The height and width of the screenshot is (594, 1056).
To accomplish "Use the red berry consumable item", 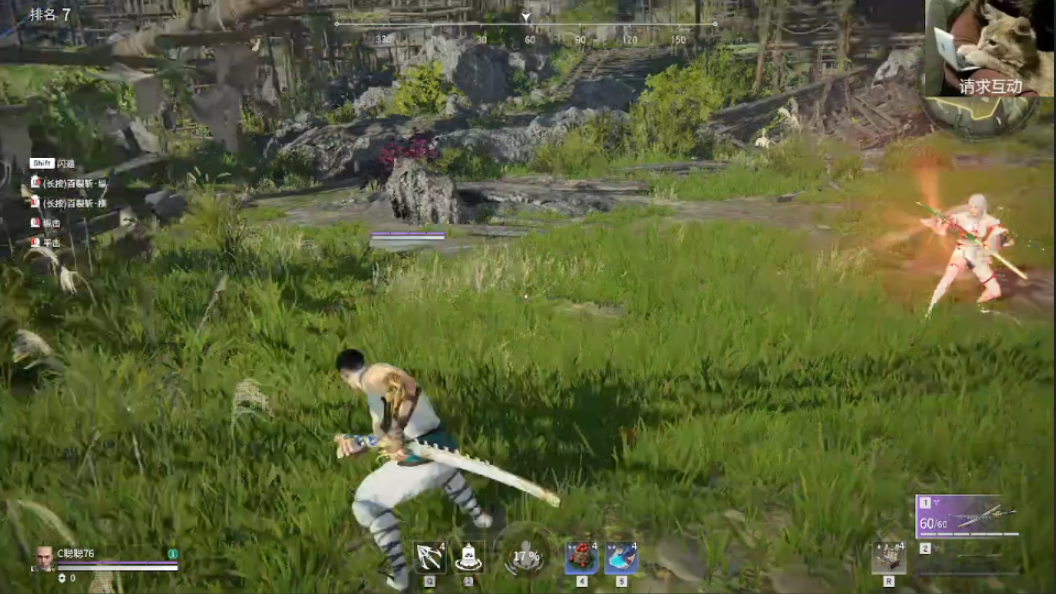I will (581, 557).
